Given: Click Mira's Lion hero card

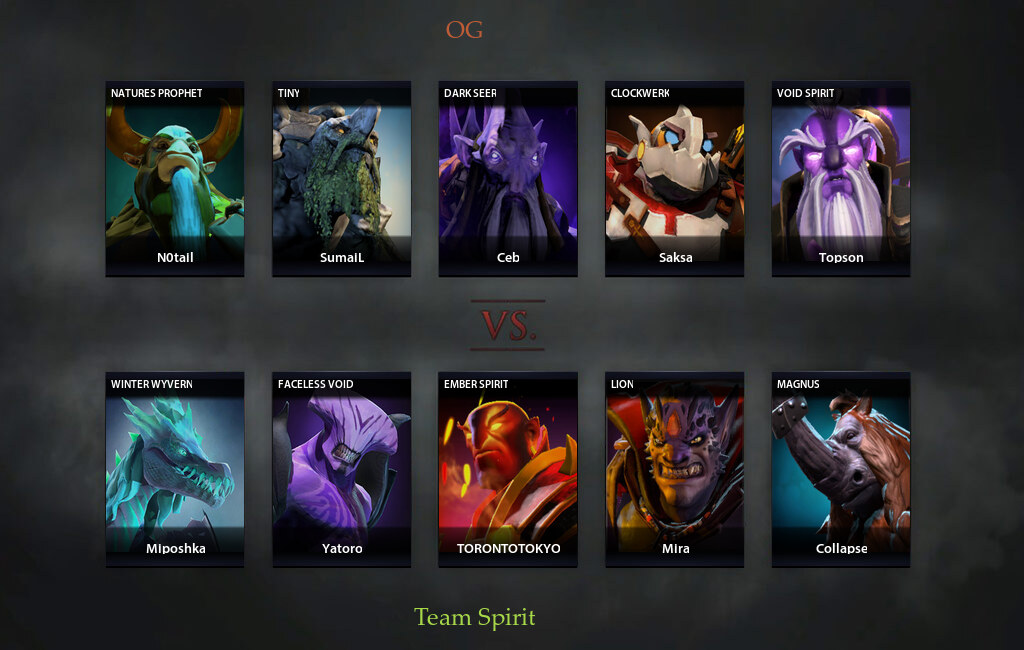Looking at the screenshot, I should pos(675,469).
